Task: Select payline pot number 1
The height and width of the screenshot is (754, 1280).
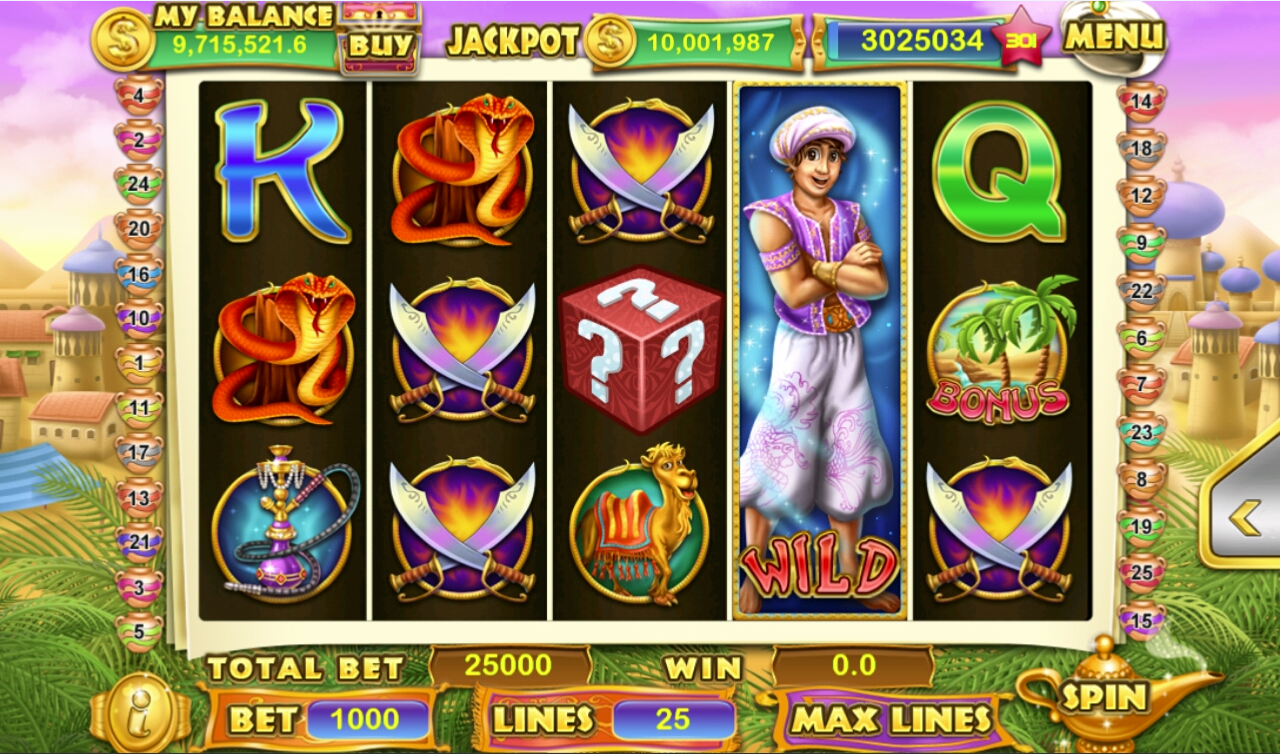Action: (x=138, y=362)
